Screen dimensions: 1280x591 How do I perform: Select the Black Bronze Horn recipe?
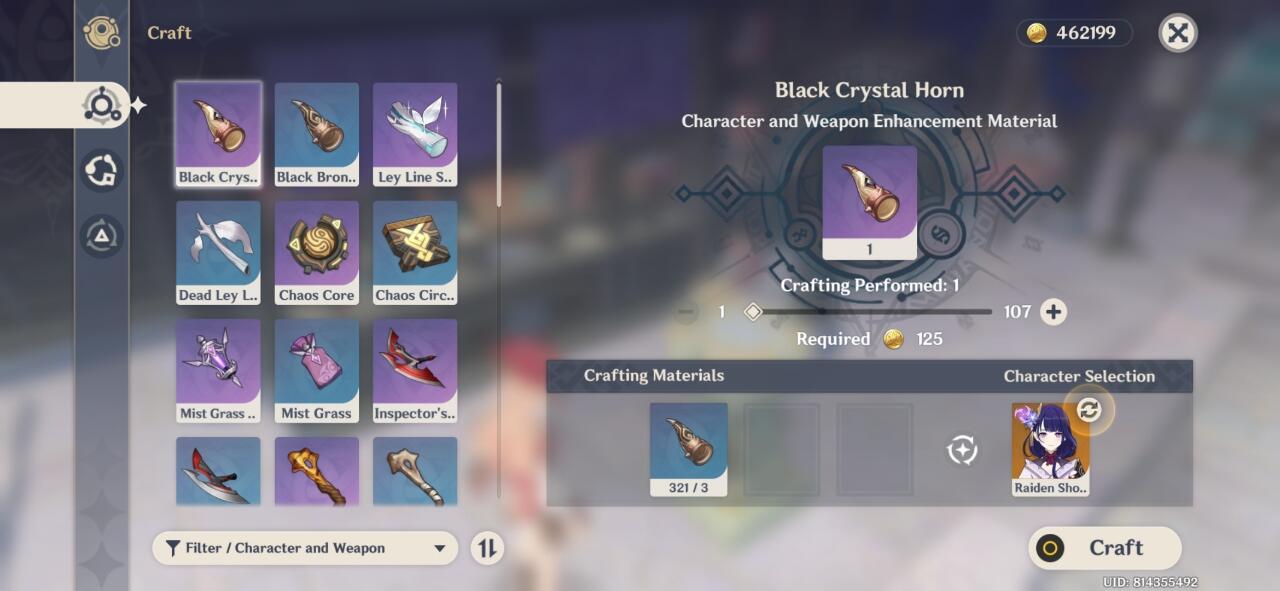317,134
